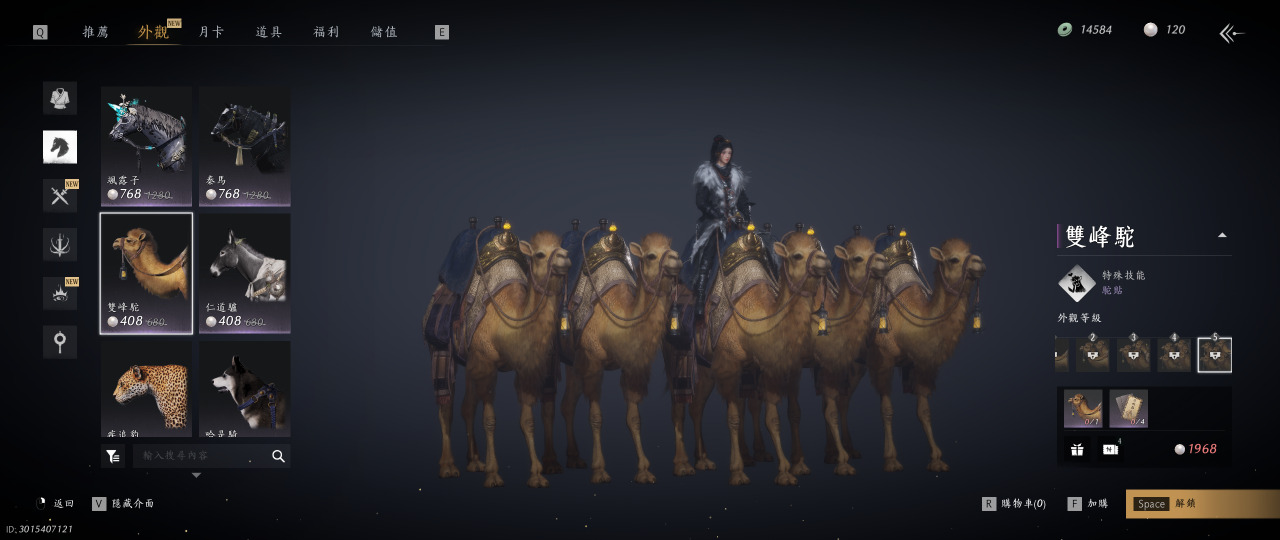The height and width of the screenshot is (540, 1280).
Task: Select the 仁道驢 donkey mount card
Action: point(244,273)
